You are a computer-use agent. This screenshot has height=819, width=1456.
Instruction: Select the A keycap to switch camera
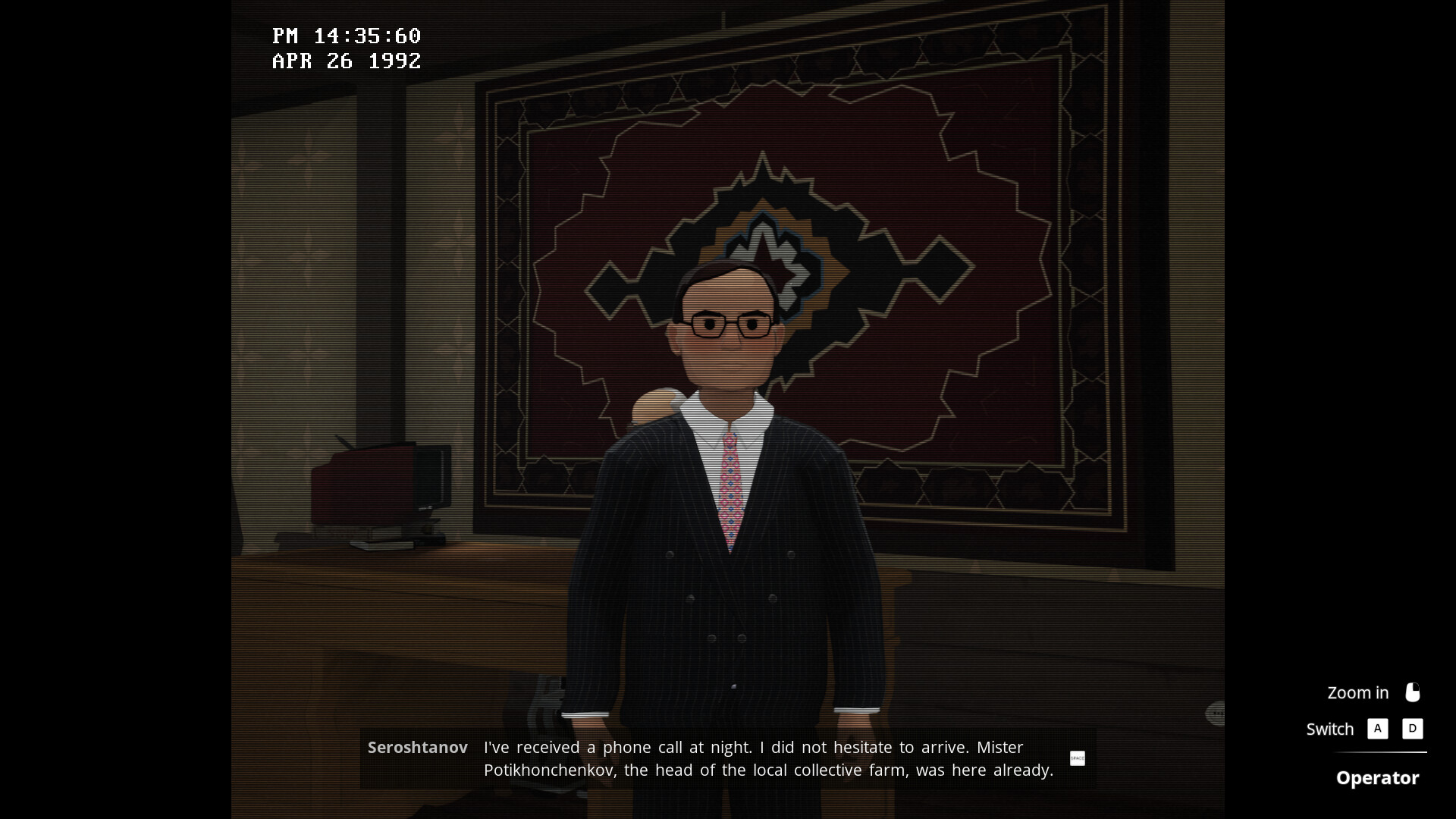pyautogui.click(x=1378, y=729)
